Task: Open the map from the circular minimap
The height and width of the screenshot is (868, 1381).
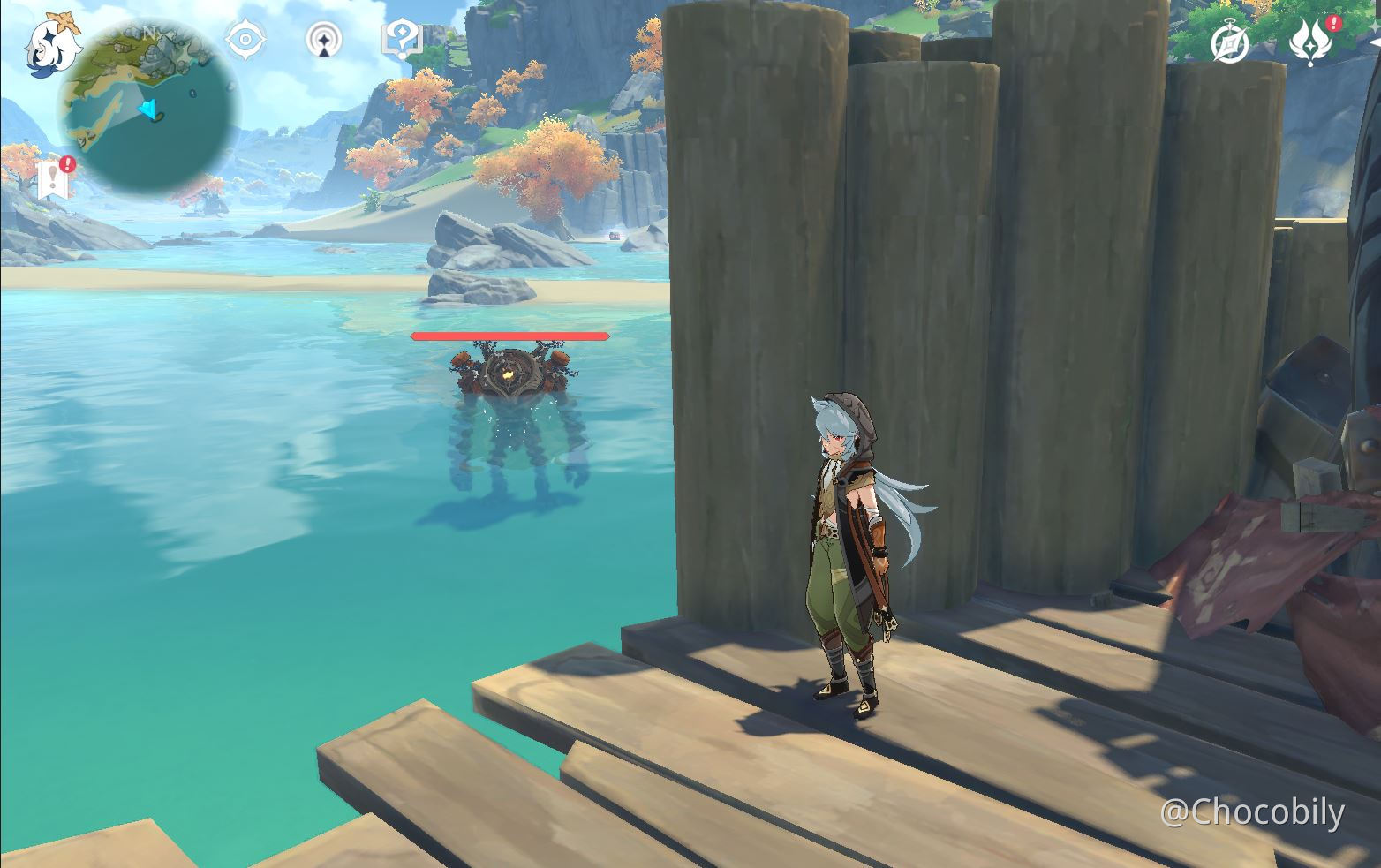Action: 148,106
